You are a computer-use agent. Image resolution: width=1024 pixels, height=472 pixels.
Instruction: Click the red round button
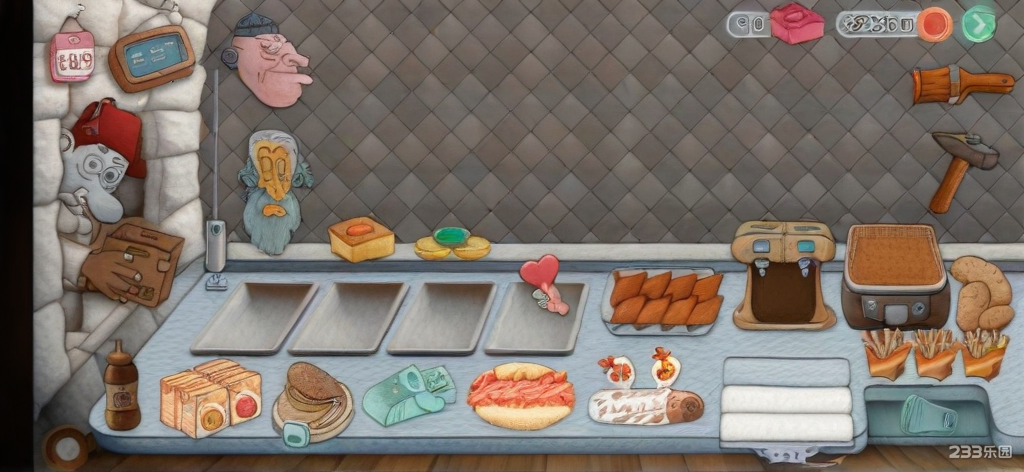(x=936, y=24)
